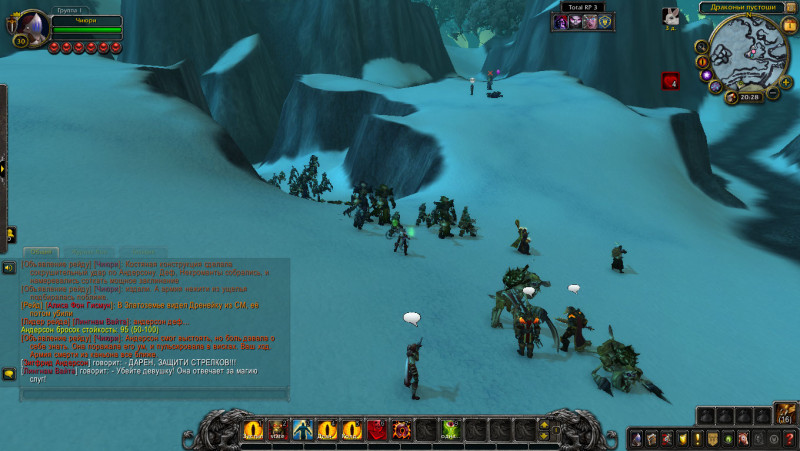Toggle the chat sound speaker button
This screenshot has height=451, width=800.
[x=9, y=268]
